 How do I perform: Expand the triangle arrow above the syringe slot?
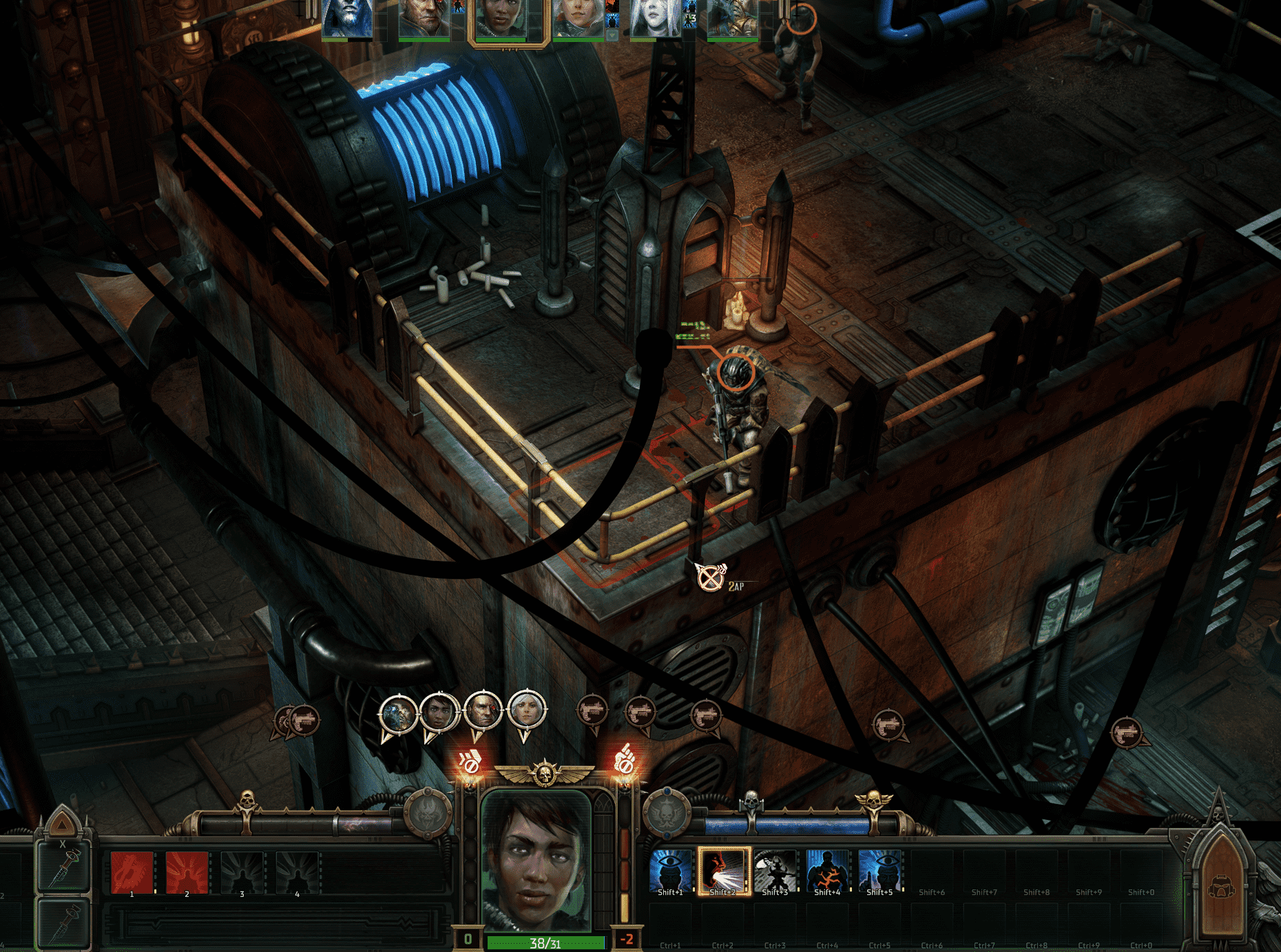pyautogui.click(x=63, y=824)
